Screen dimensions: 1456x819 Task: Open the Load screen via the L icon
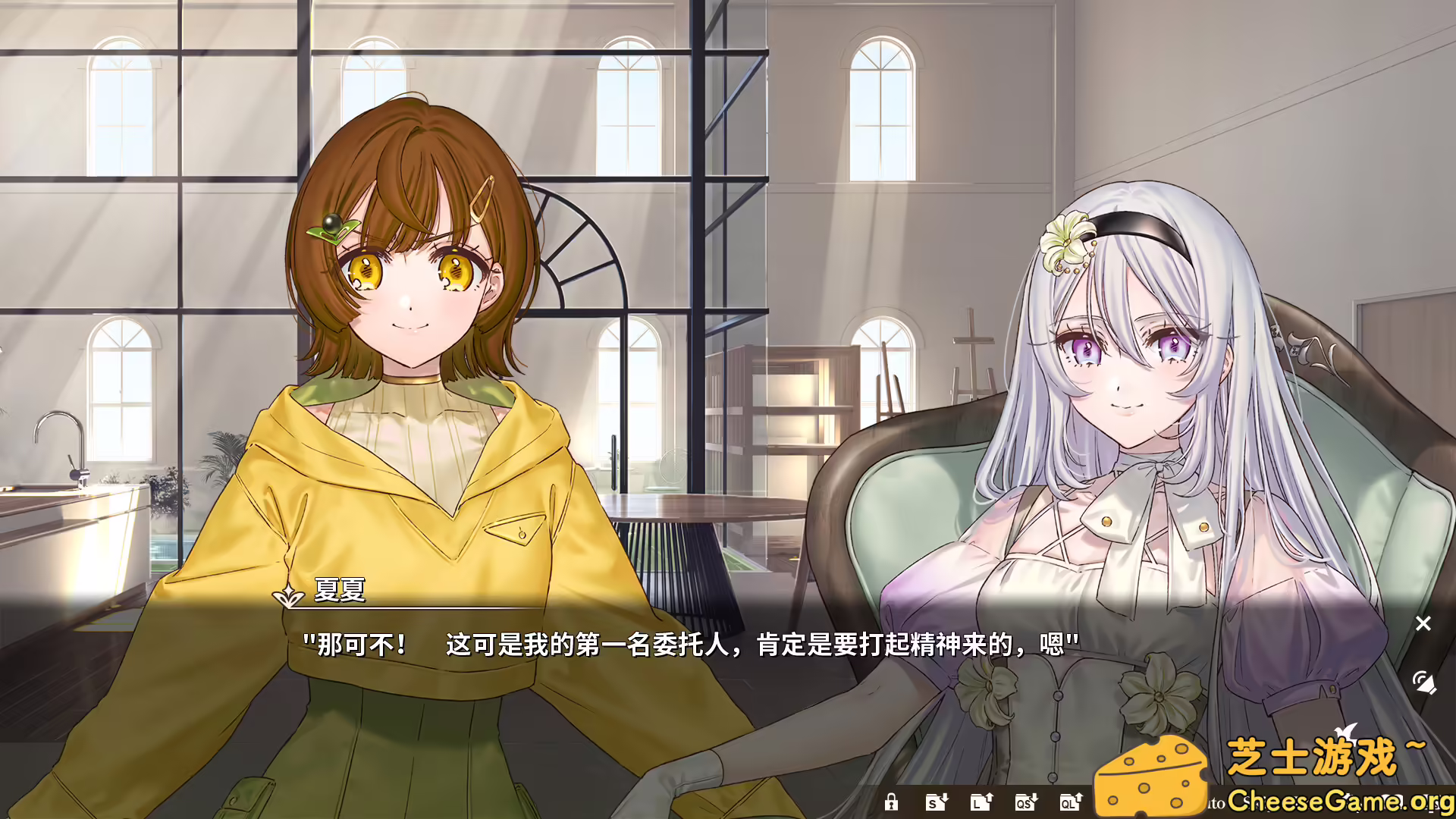pos(981,802)
